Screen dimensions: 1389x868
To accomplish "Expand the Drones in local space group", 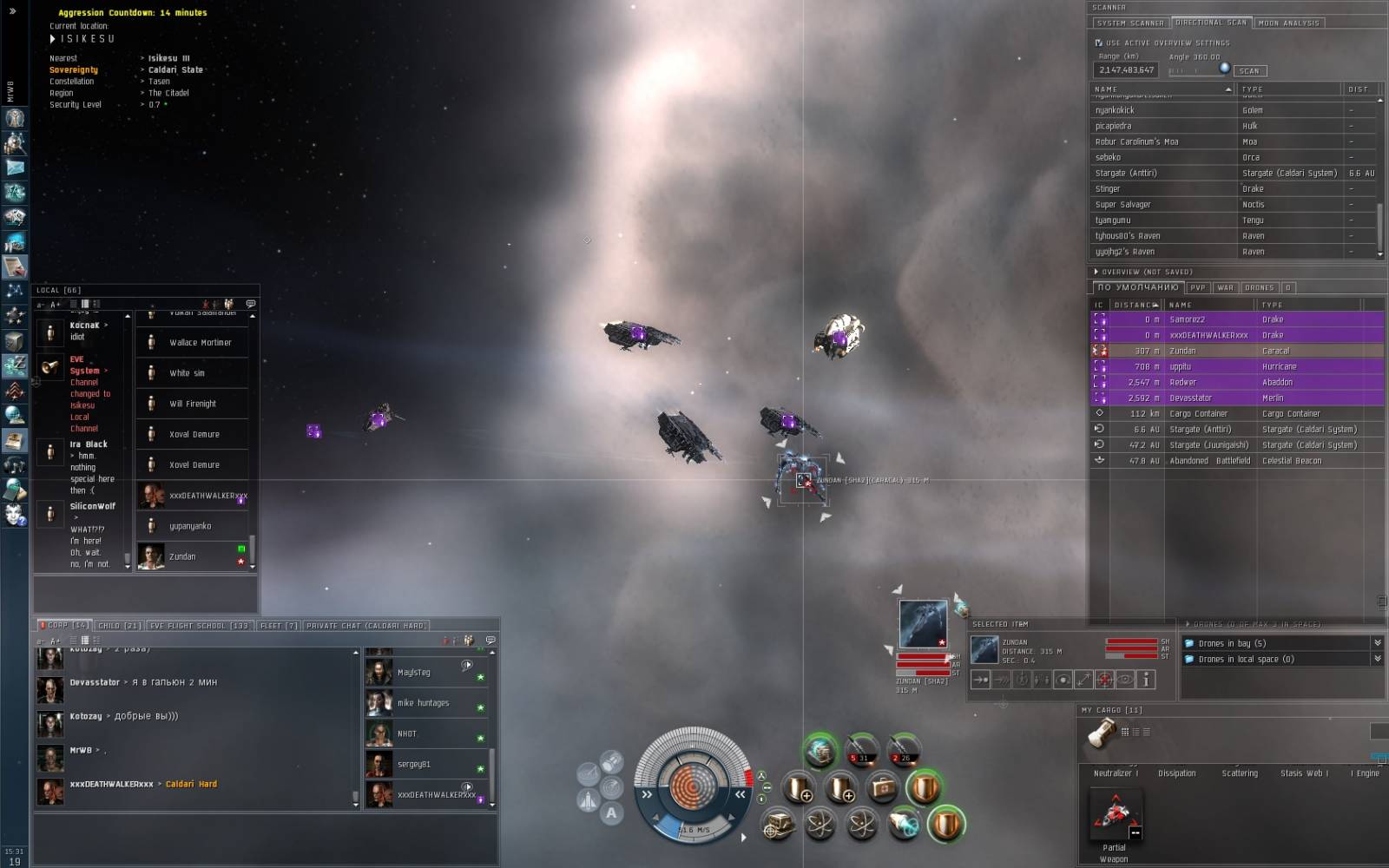I will 1377,660.
